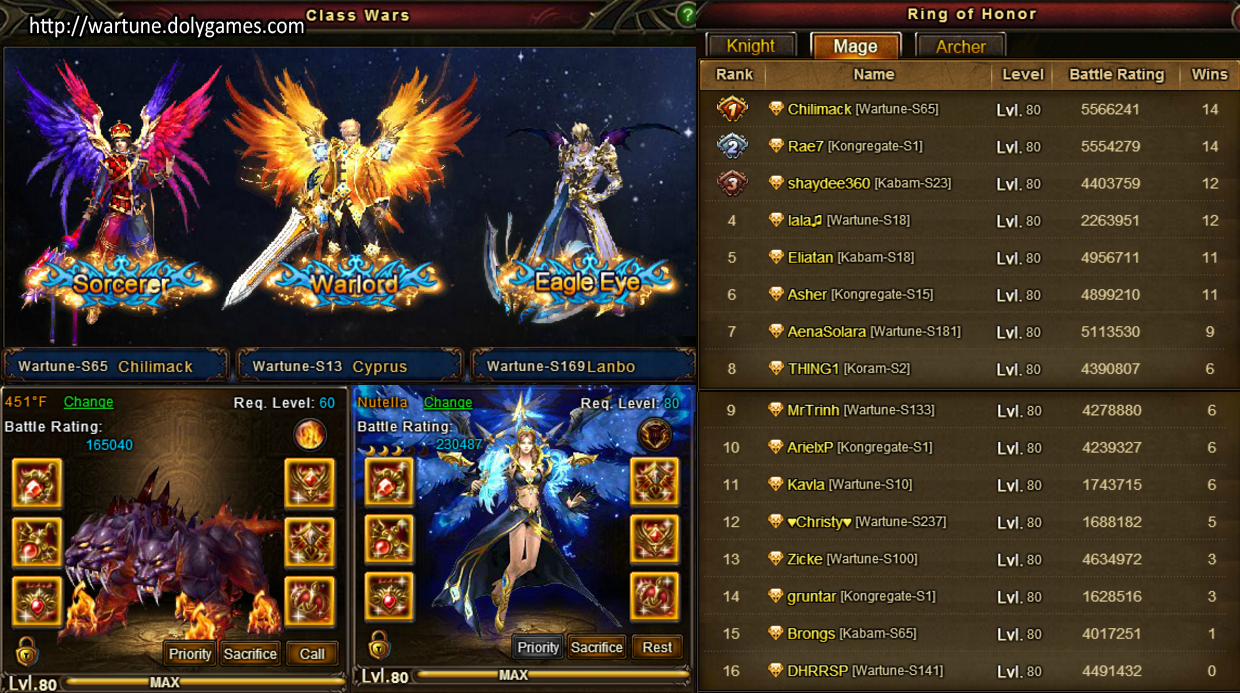Click the fire element icon on 451°F panel
Screen dimensions: 1240x693
(310, 436)
